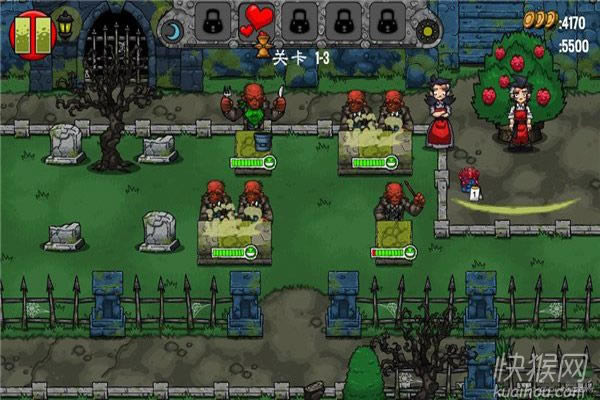The width and height of the screenshot is (600, 400).
Task: Select the red hearts item slot
Action: pos(254,20)
